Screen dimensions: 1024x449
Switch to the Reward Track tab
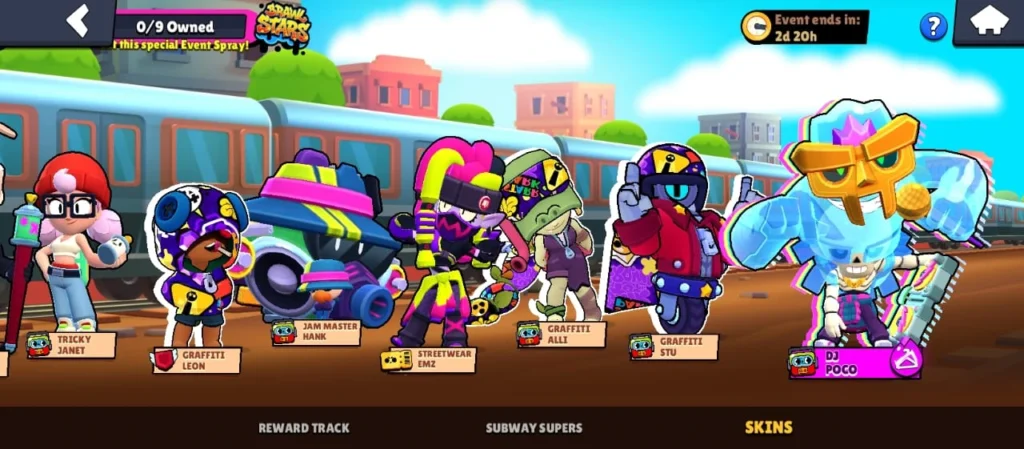point(304,428)
